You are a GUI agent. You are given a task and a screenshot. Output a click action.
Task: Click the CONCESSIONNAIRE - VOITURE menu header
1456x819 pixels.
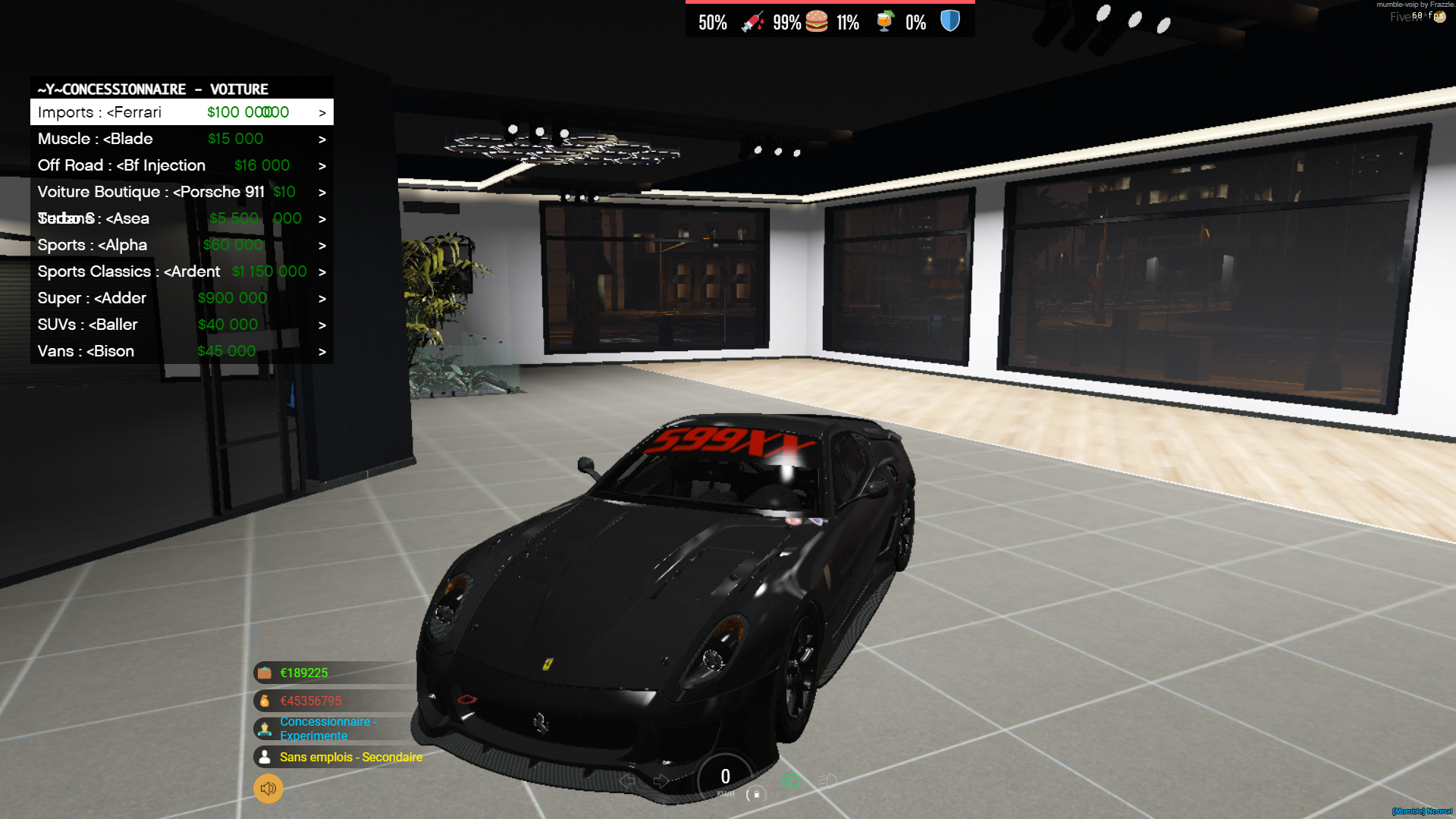coord(152,89)
